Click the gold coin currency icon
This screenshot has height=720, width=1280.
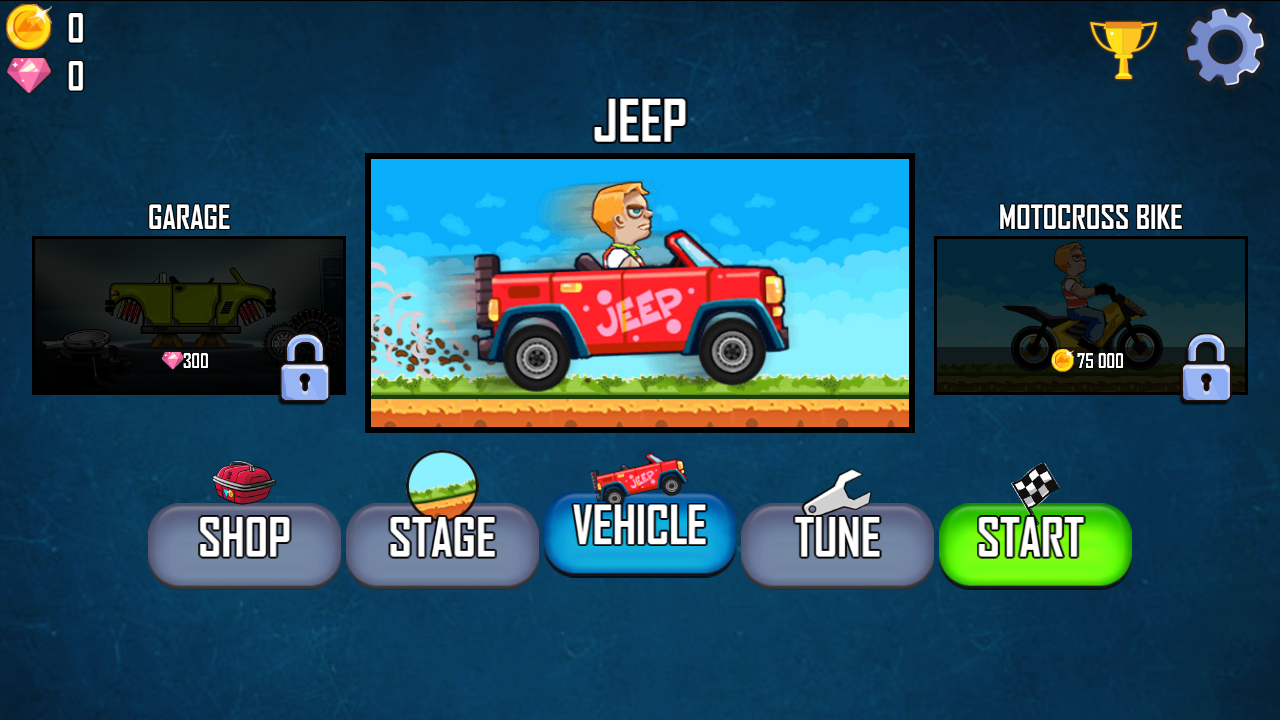[30, 28]
